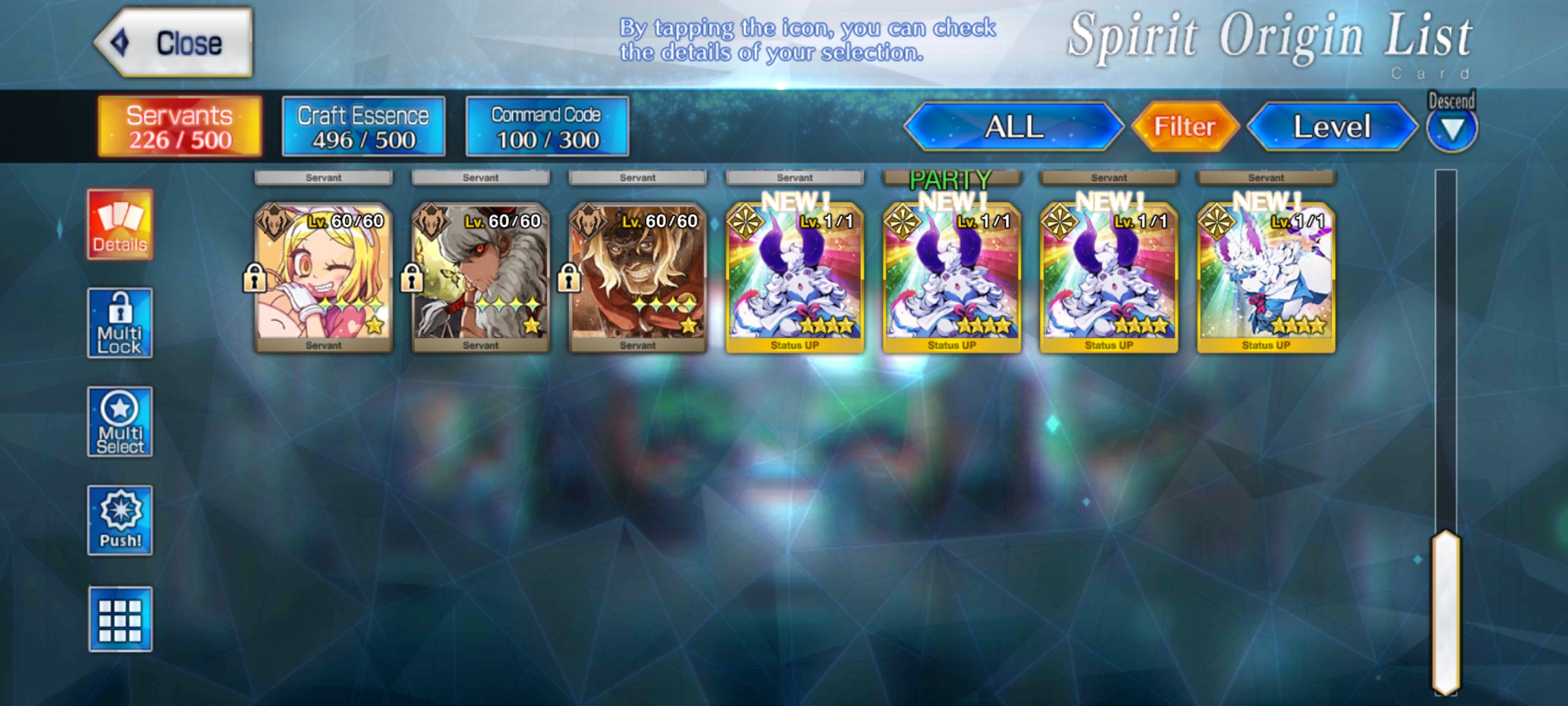The image size is (1568, 706).
Task: Switch to the Servants tab
Action: click(180, 127)
